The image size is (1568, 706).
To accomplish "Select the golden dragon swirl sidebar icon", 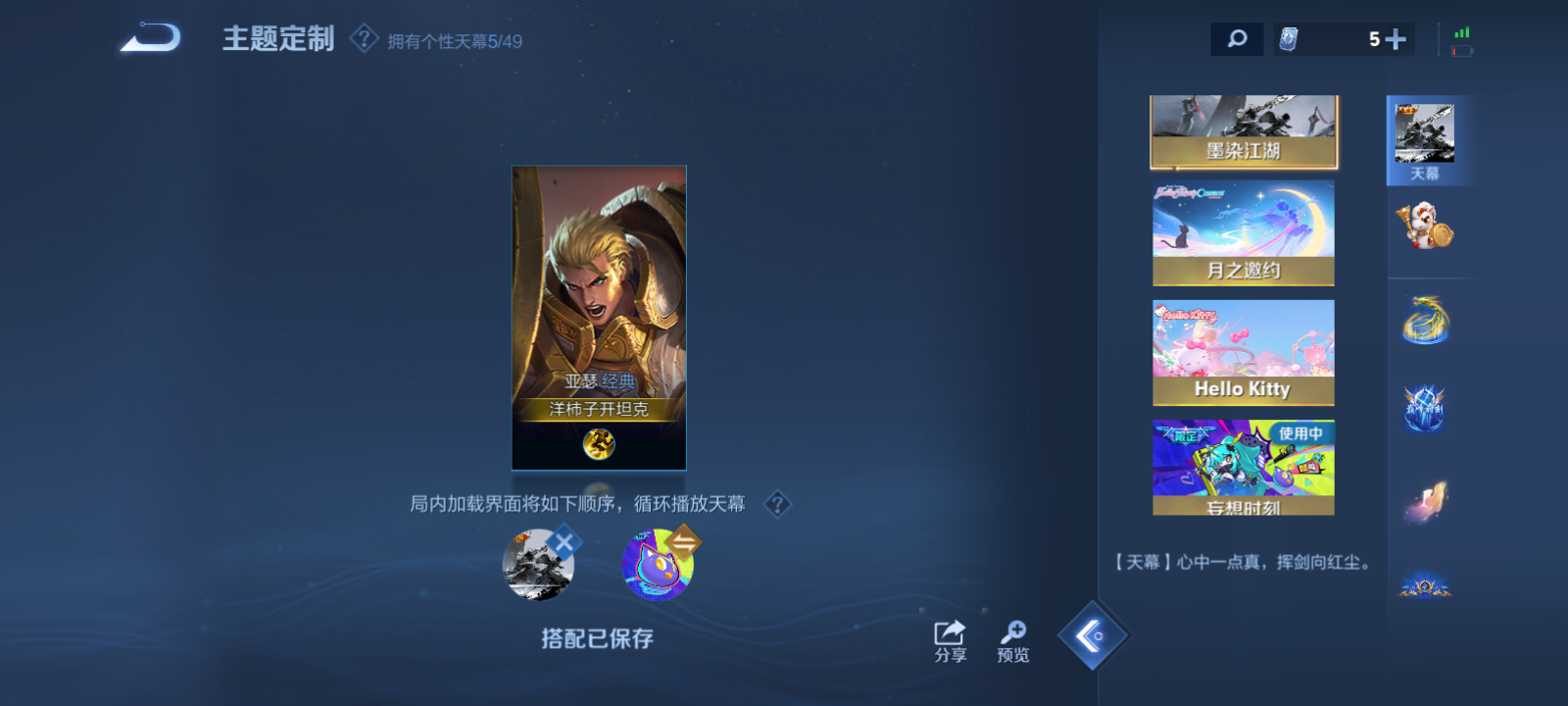I will click(x=1428, y=317).
